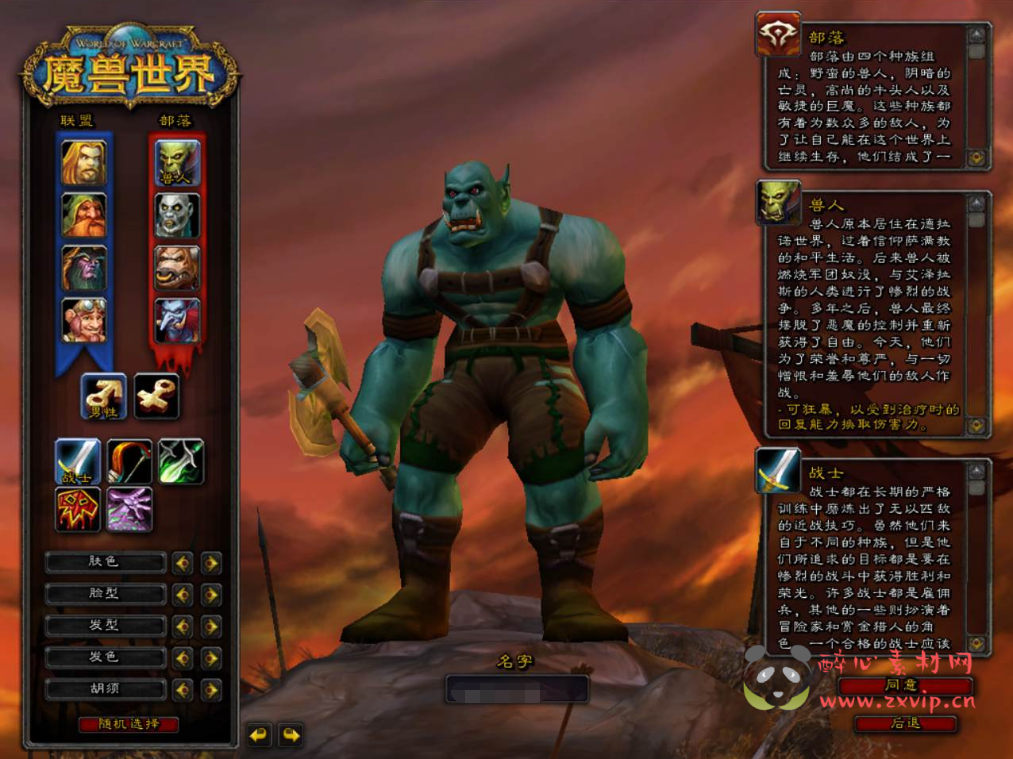Choose the Undead race portrait
Viewport: 1013px width, 759px height.
click(x=177, y=215)
